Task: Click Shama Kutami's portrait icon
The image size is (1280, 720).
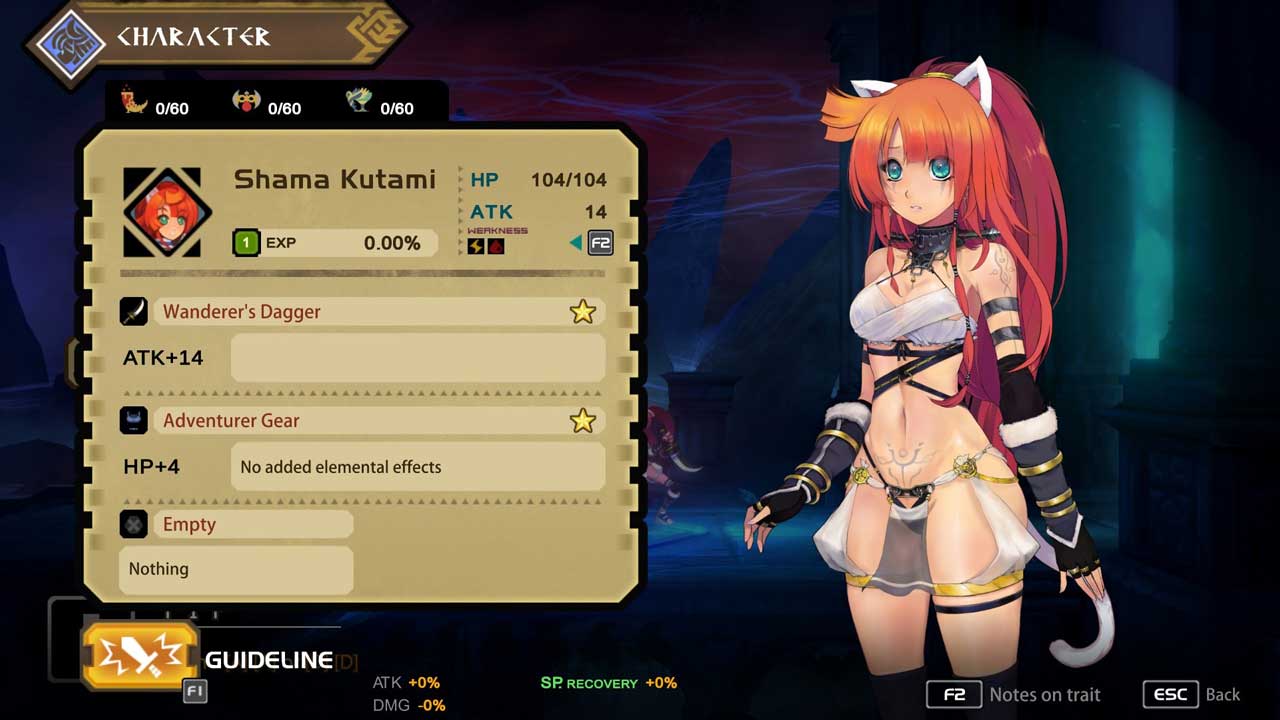Action: 162,213
